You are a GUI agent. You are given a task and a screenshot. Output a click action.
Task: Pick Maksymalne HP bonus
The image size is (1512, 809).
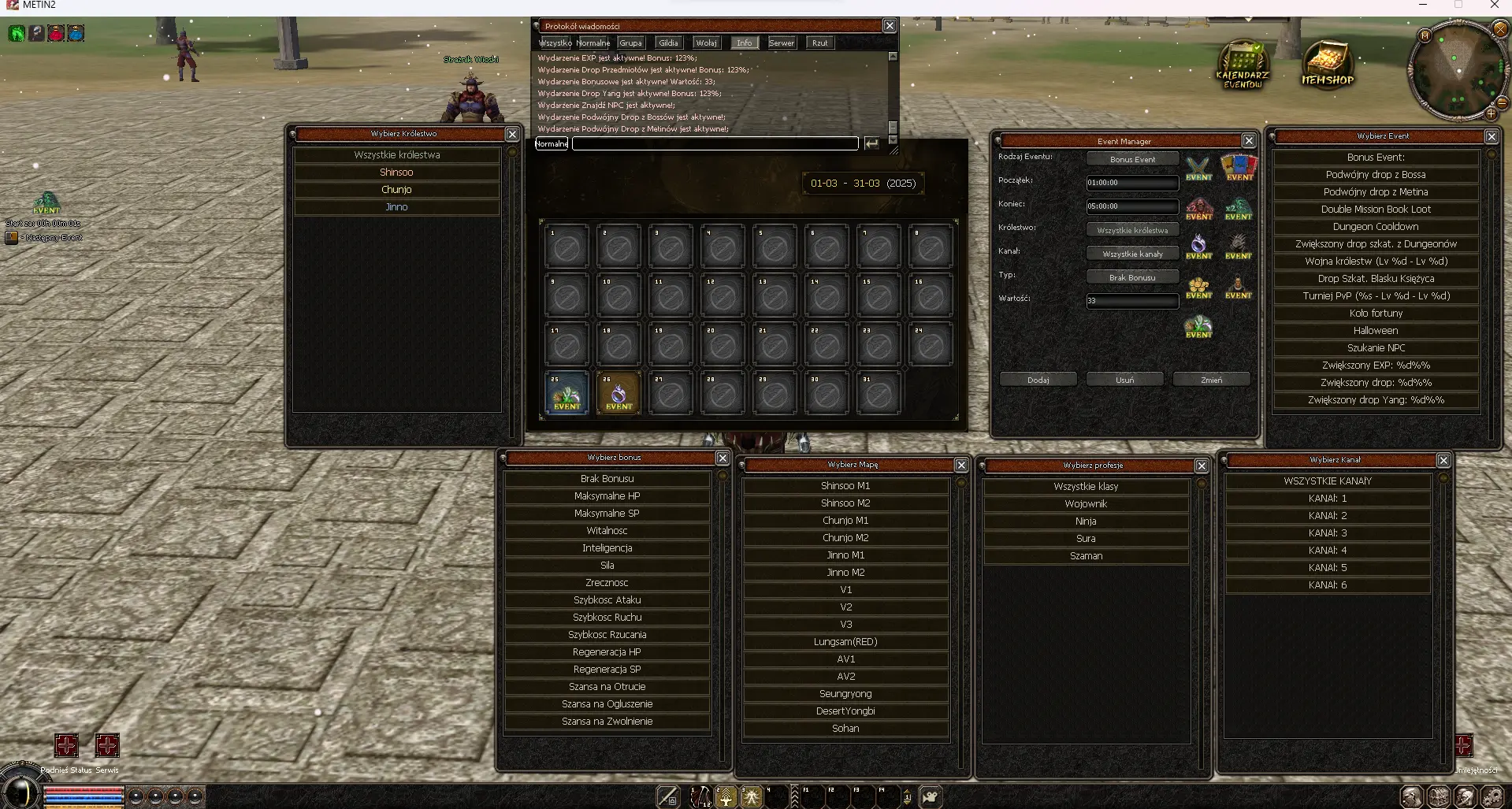607,496
